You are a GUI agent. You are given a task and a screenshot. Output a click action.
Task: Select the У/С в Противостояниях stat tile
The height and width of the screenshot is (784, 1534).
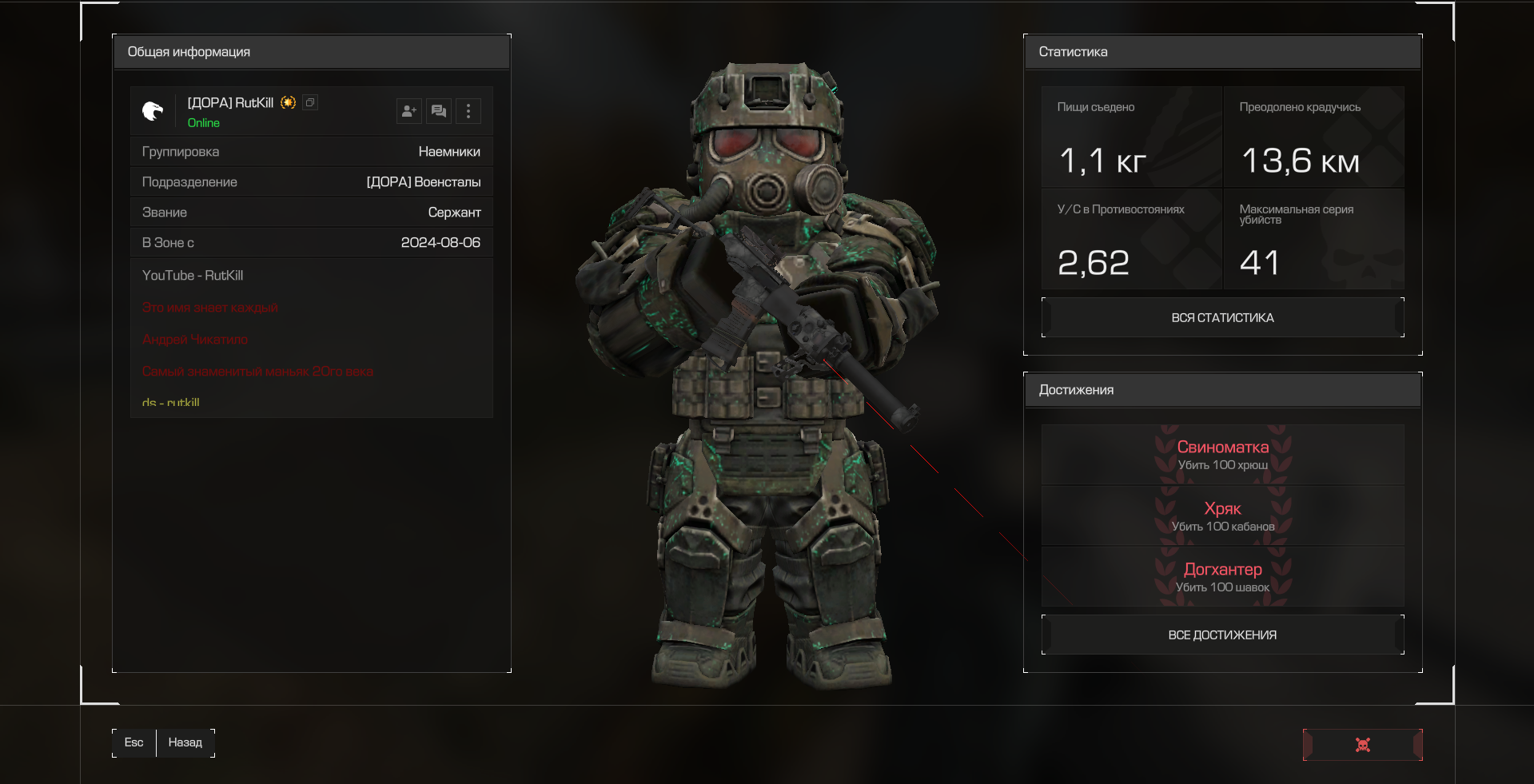click(1131, 240)
